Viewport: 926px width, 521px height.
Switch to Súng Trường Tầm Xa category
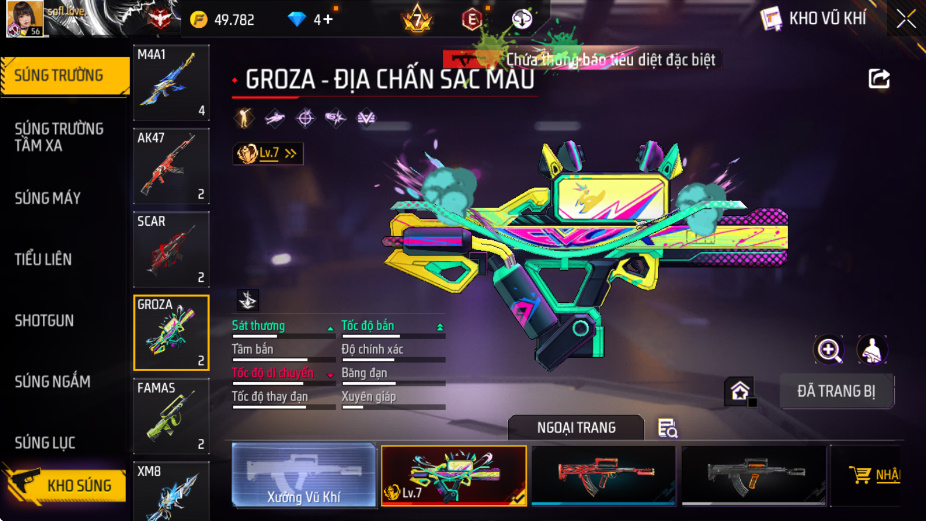pyautogui.click(x=59, y=137)
